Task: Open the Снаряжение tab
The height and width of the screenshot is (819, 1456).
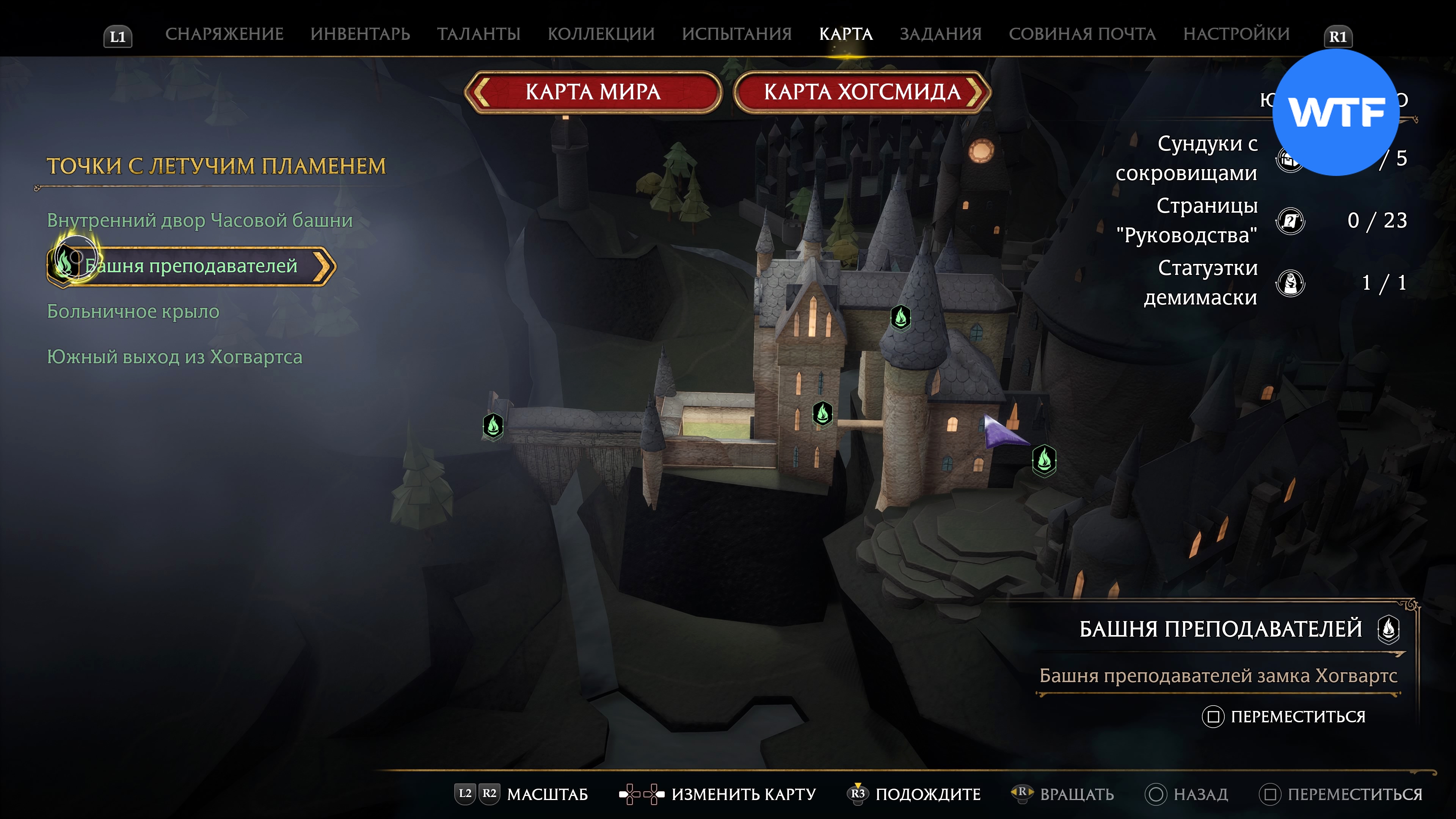Action: point(224,34)
